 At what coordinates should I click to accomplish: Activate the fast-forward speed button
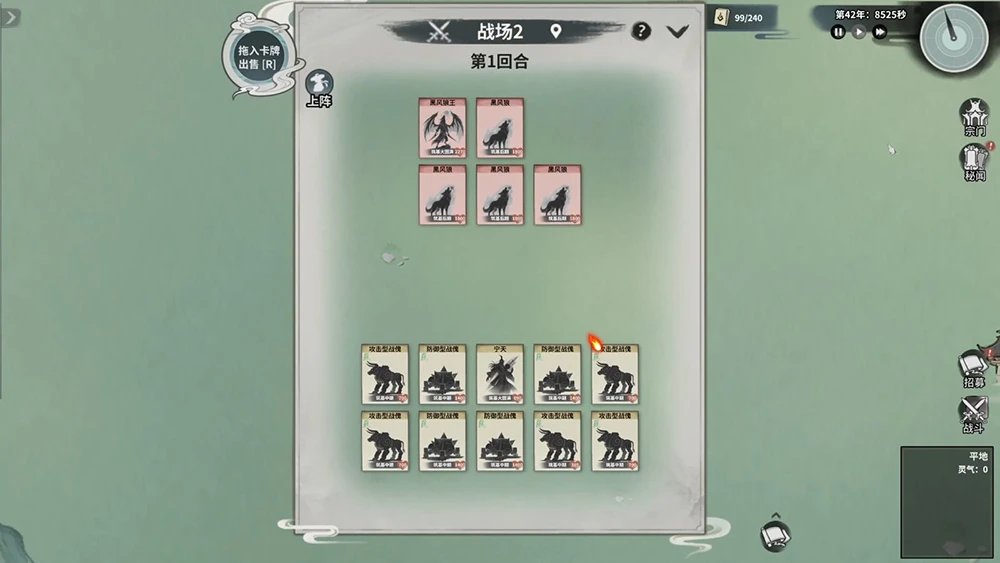(880, 32)
